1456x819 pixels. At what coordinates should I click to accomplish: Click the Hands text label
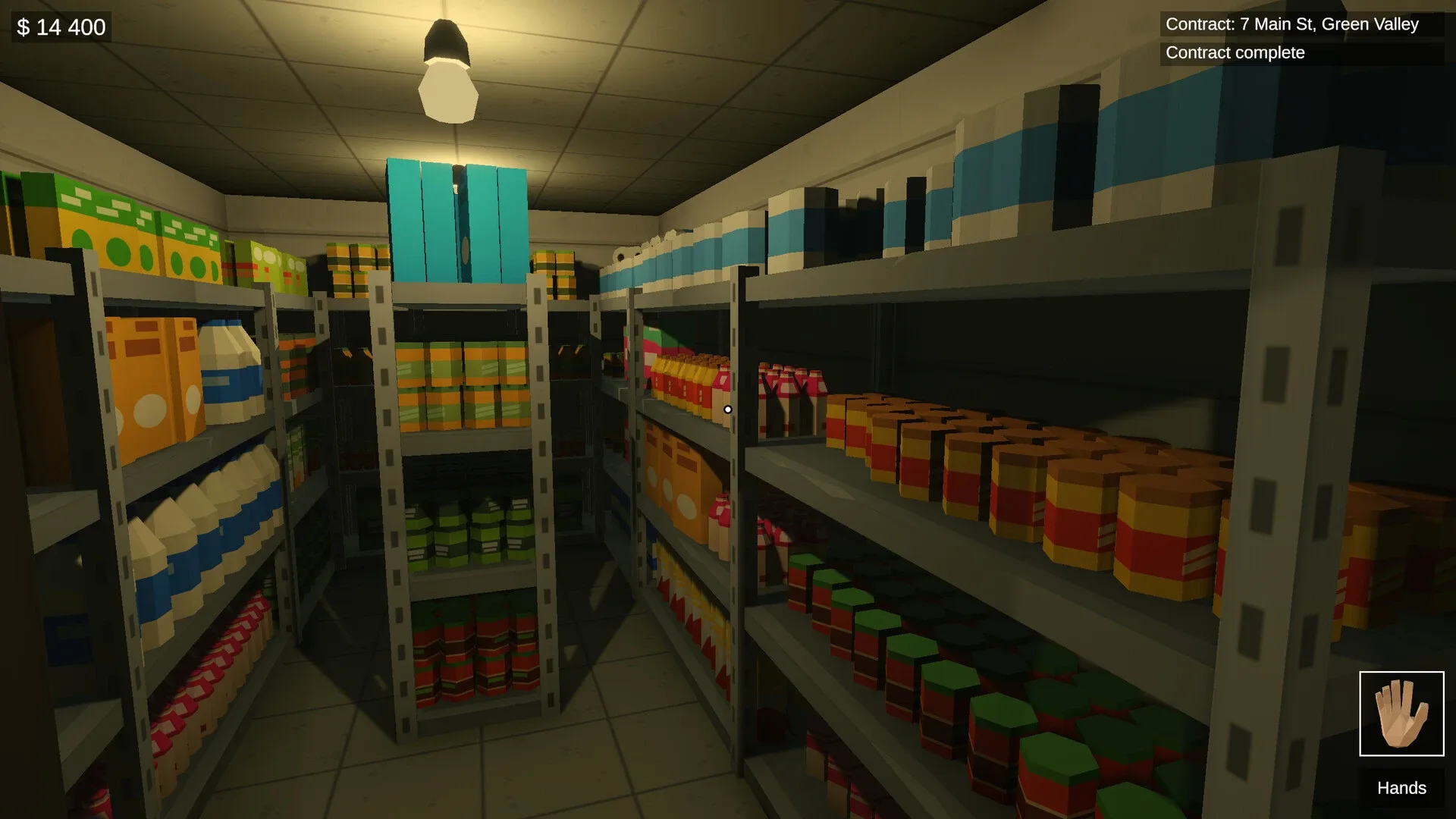click(x=1401, y=789)
